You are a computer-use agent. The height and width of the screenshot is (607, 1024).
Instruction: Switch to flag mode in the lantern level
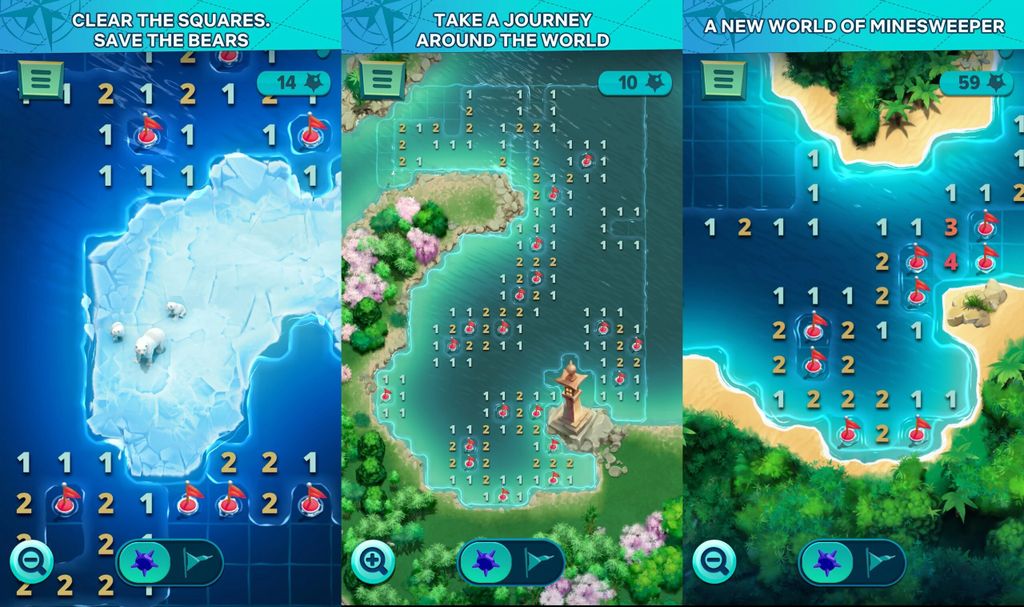(539, 562)
